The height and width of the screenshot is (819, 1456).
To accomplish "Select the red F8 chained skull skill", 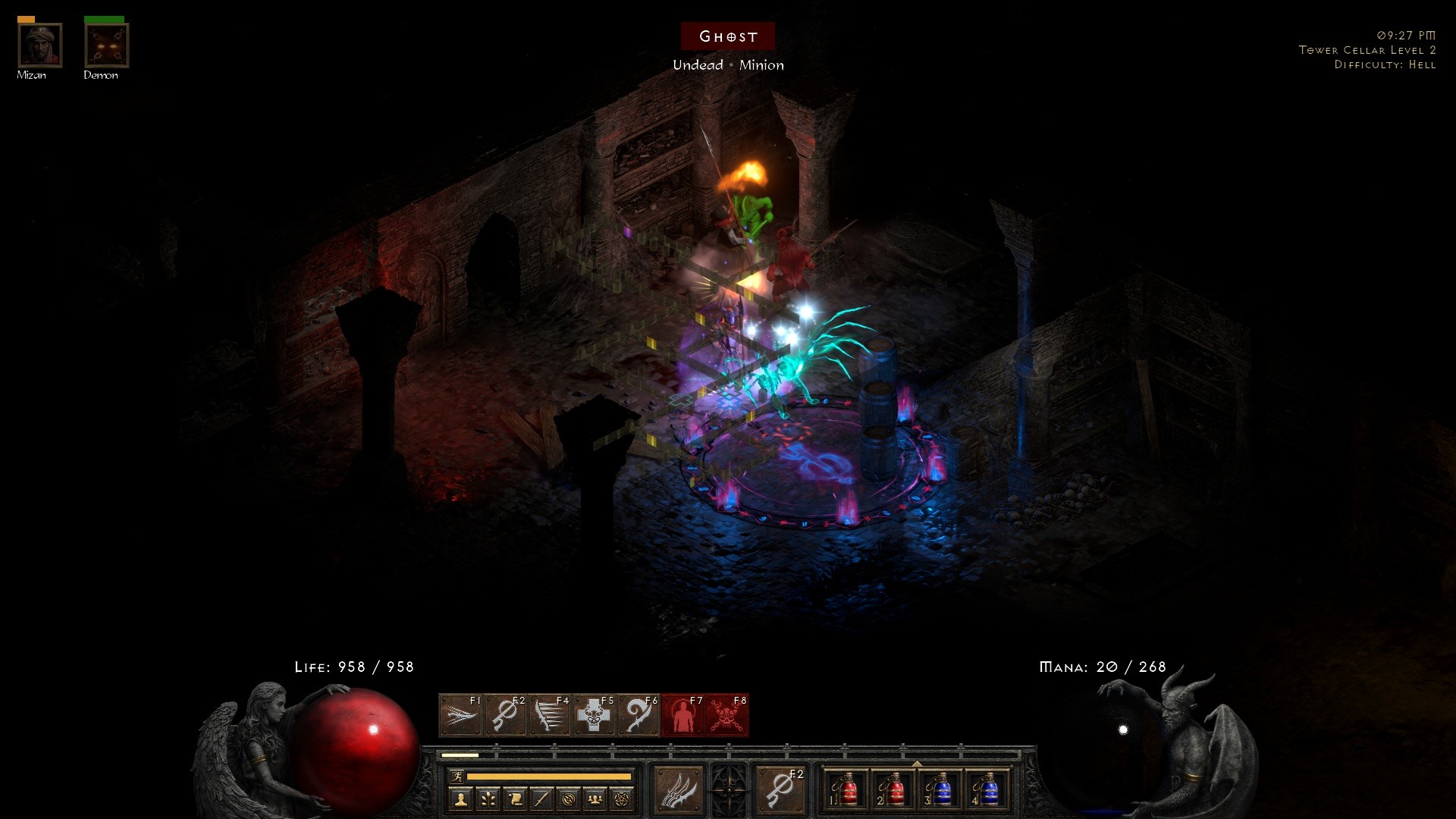I will [x=726, y=715].
